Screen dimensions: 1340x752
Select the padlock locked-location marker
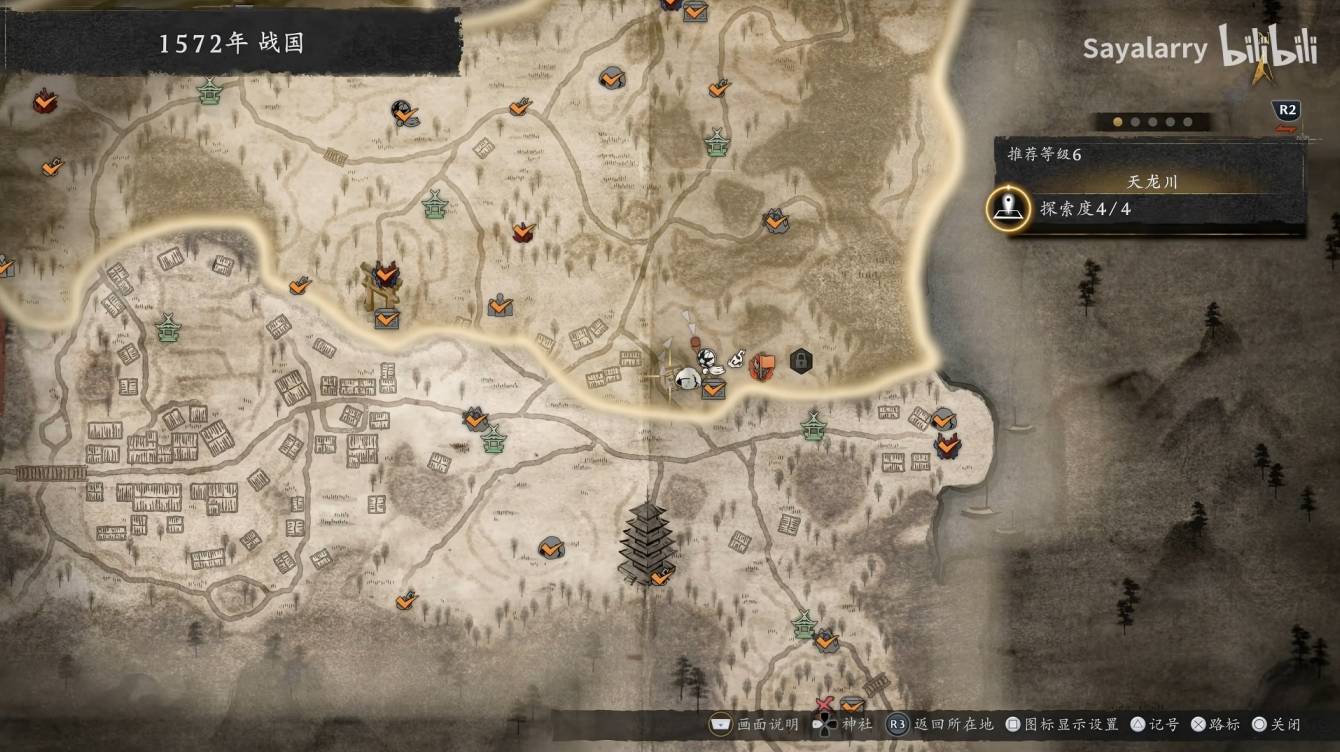(x=800, y=360)
